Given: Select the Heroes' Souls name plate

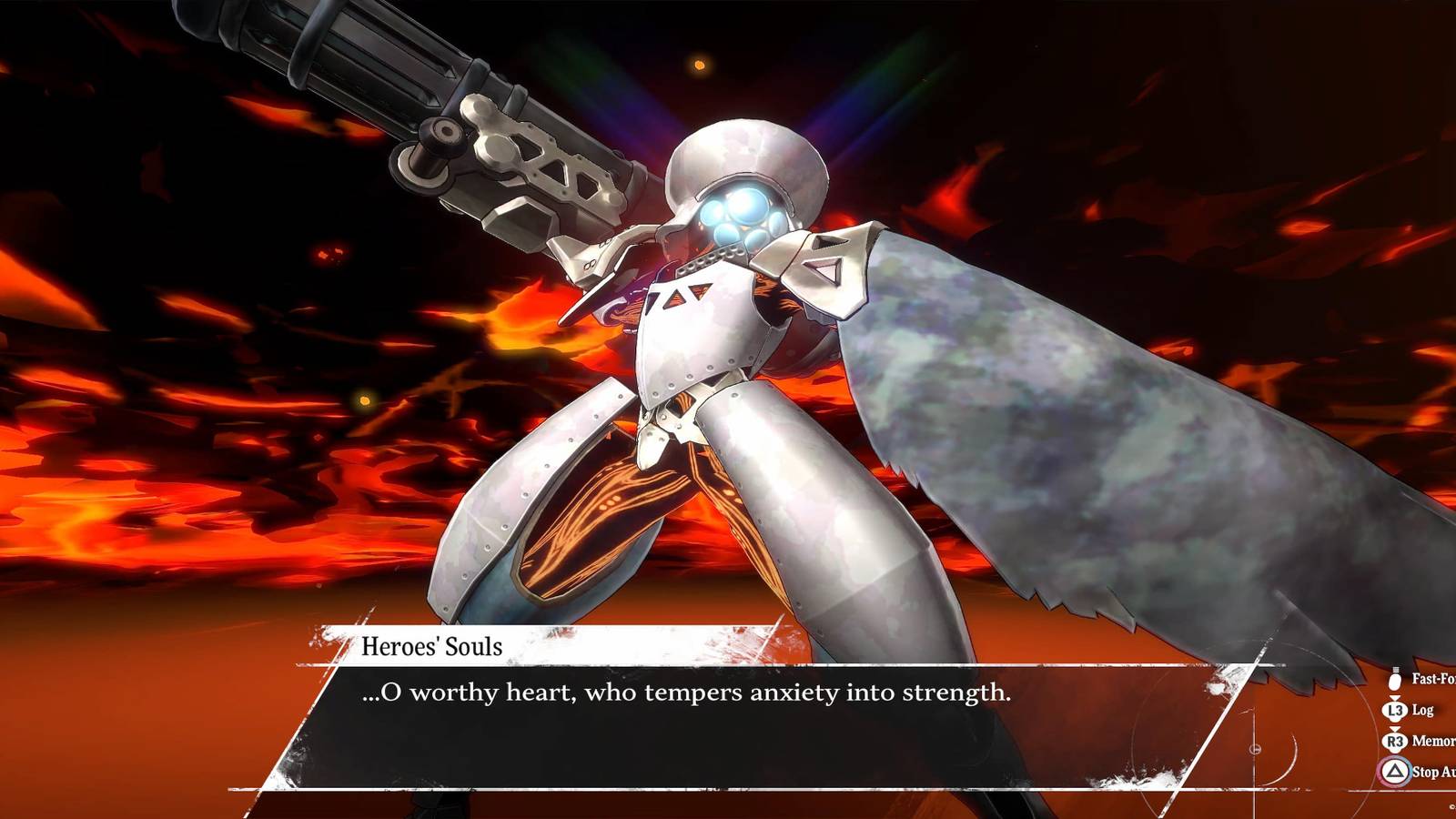Looking at the screenshot, I should (432, 645).
